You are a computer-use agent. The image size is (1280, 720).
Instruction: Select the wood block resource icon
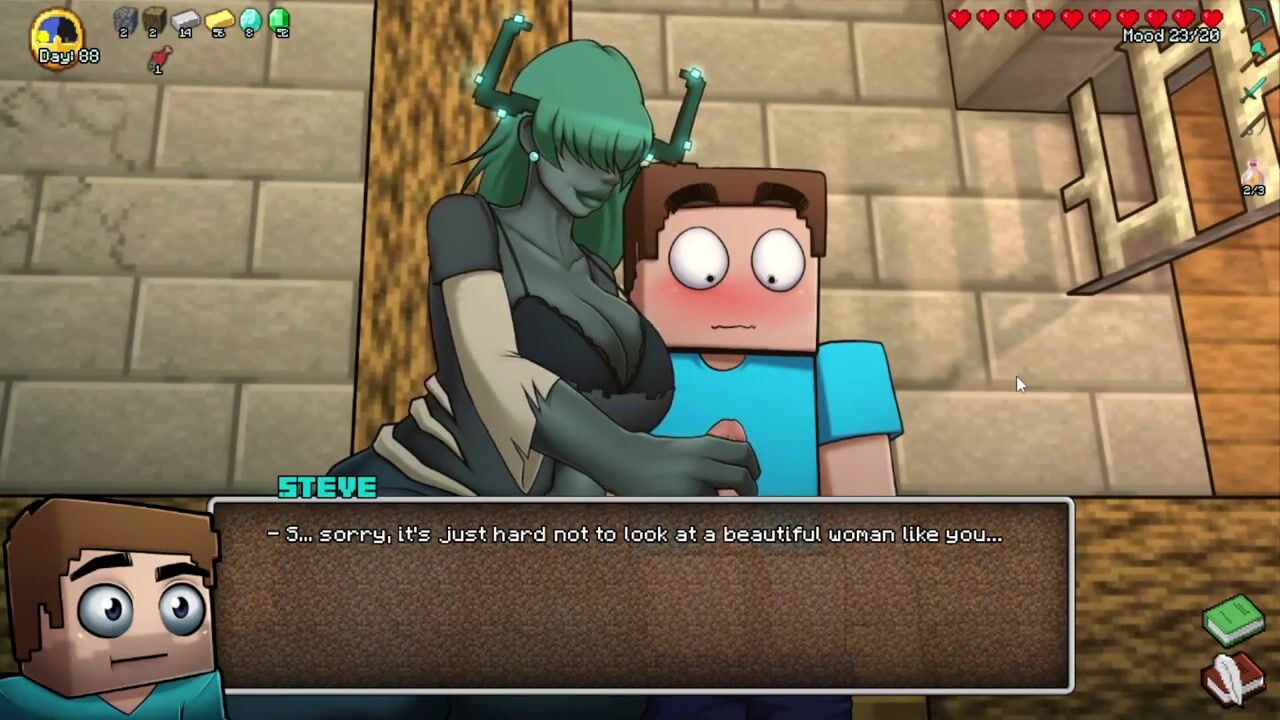(154, 20)
